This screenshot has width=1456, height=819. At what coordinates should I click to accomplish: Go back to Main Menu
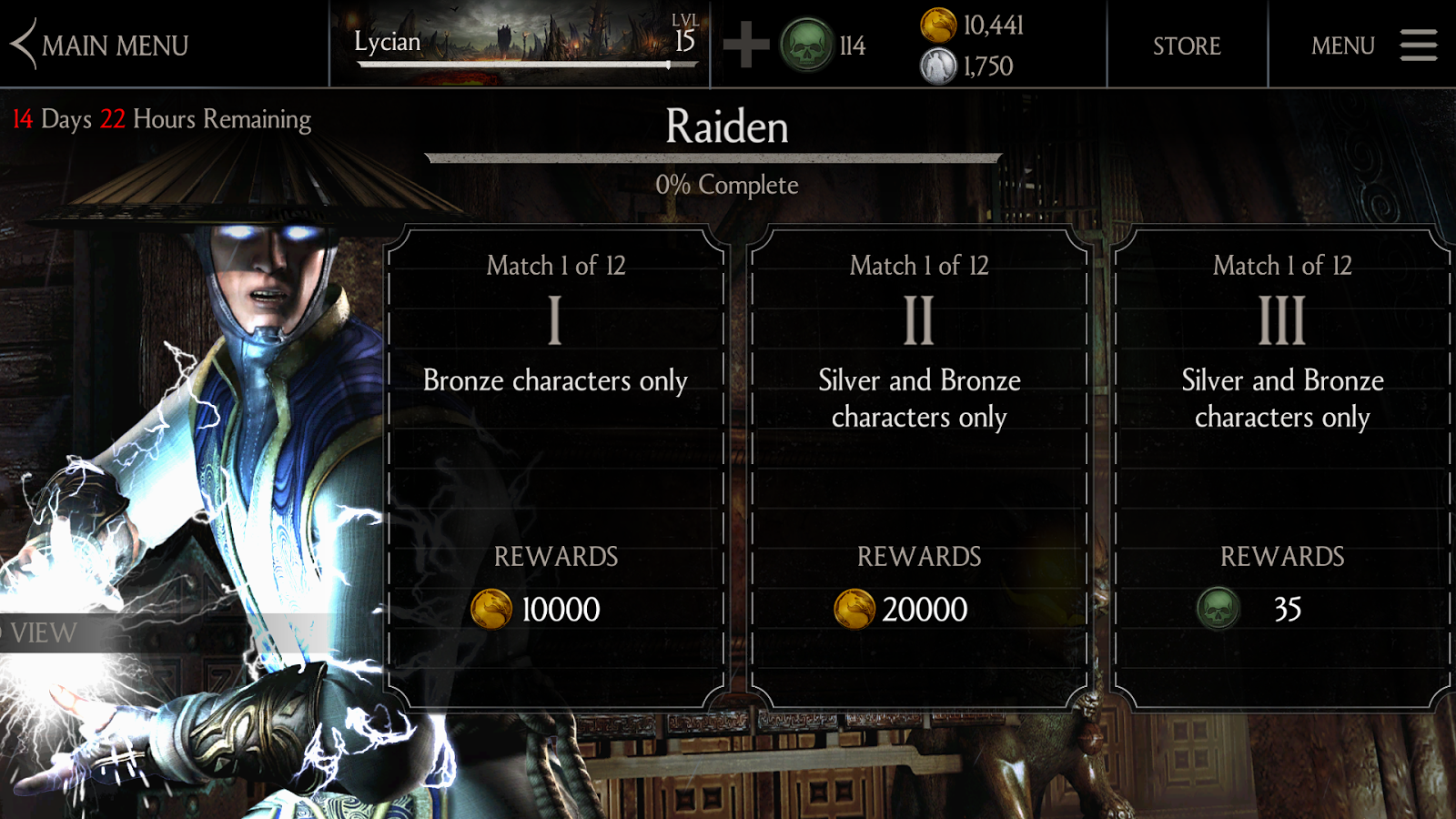100,45
